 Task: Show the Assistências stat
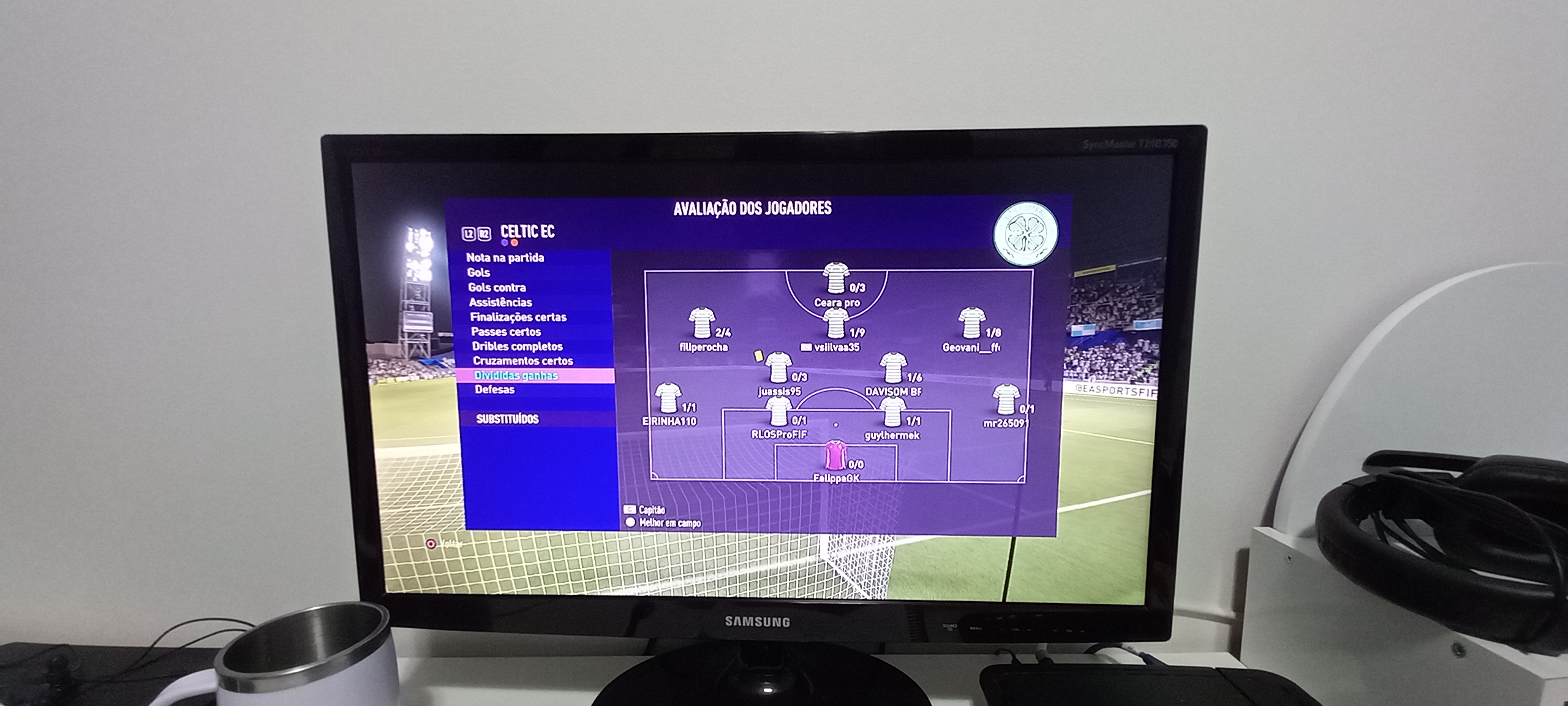[500, 302]
